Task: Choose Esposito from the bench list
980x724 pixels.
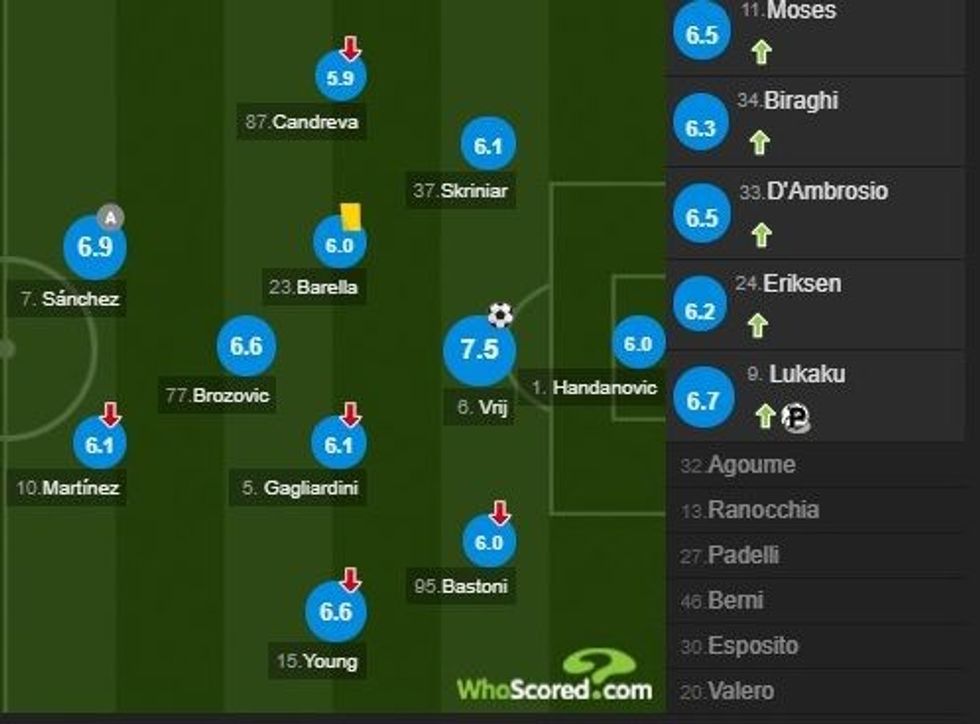Action: point(753,646)
